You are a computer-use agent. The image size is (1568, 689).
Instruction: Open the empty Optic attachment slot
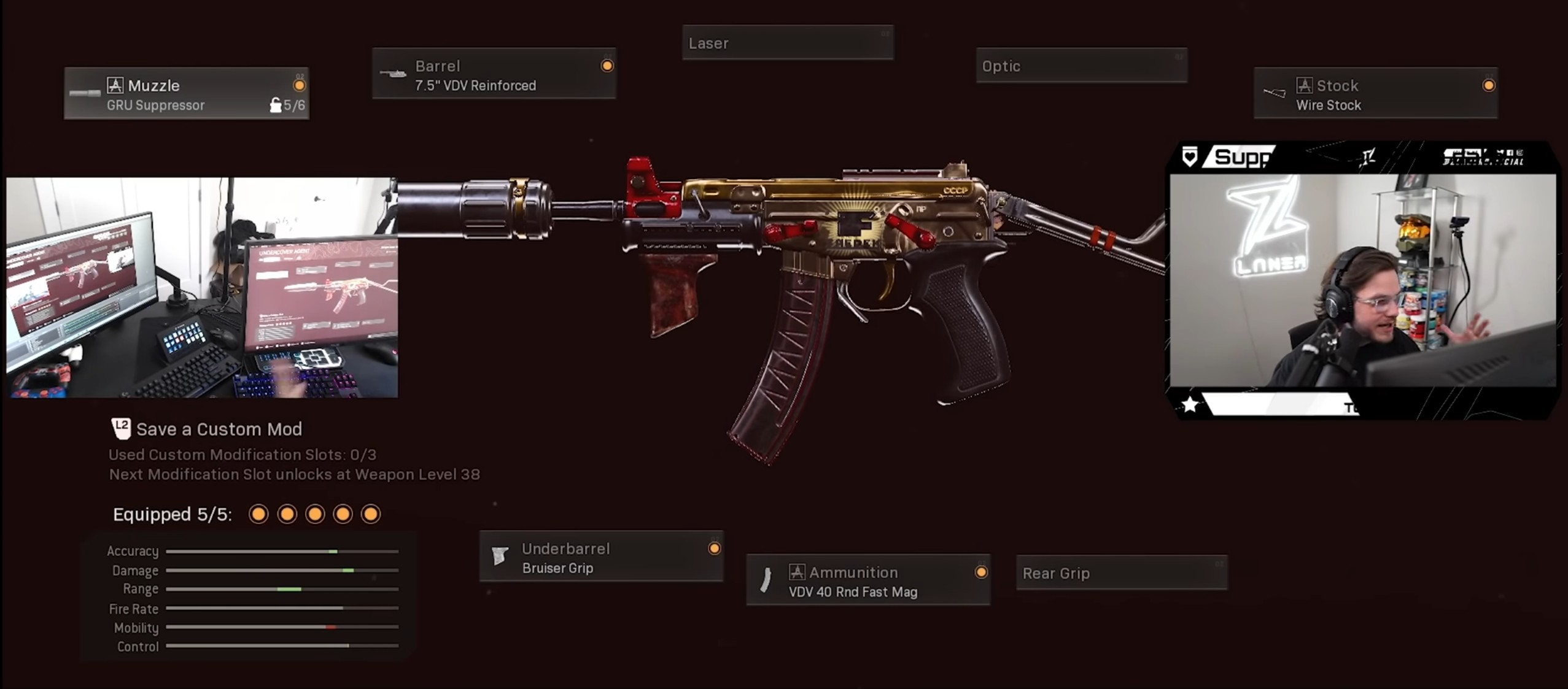coord(1081,66)
